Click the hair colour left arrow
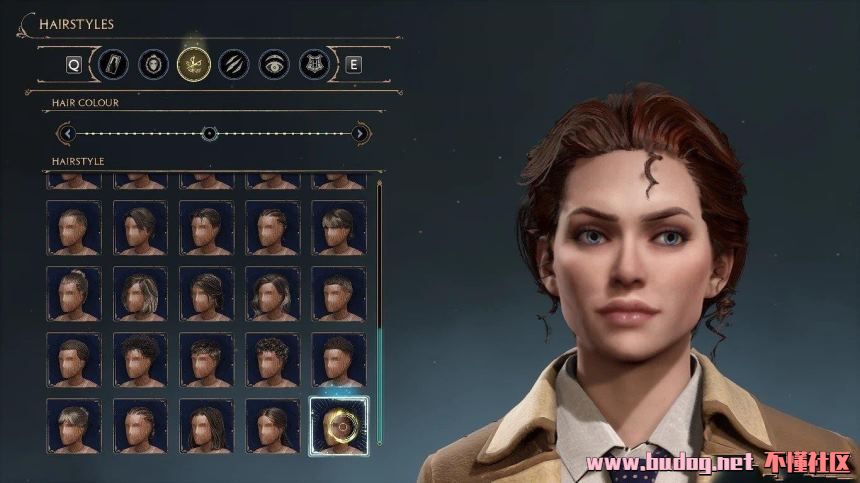The height and width of the screenshot is (483, 860). [67, 133]
